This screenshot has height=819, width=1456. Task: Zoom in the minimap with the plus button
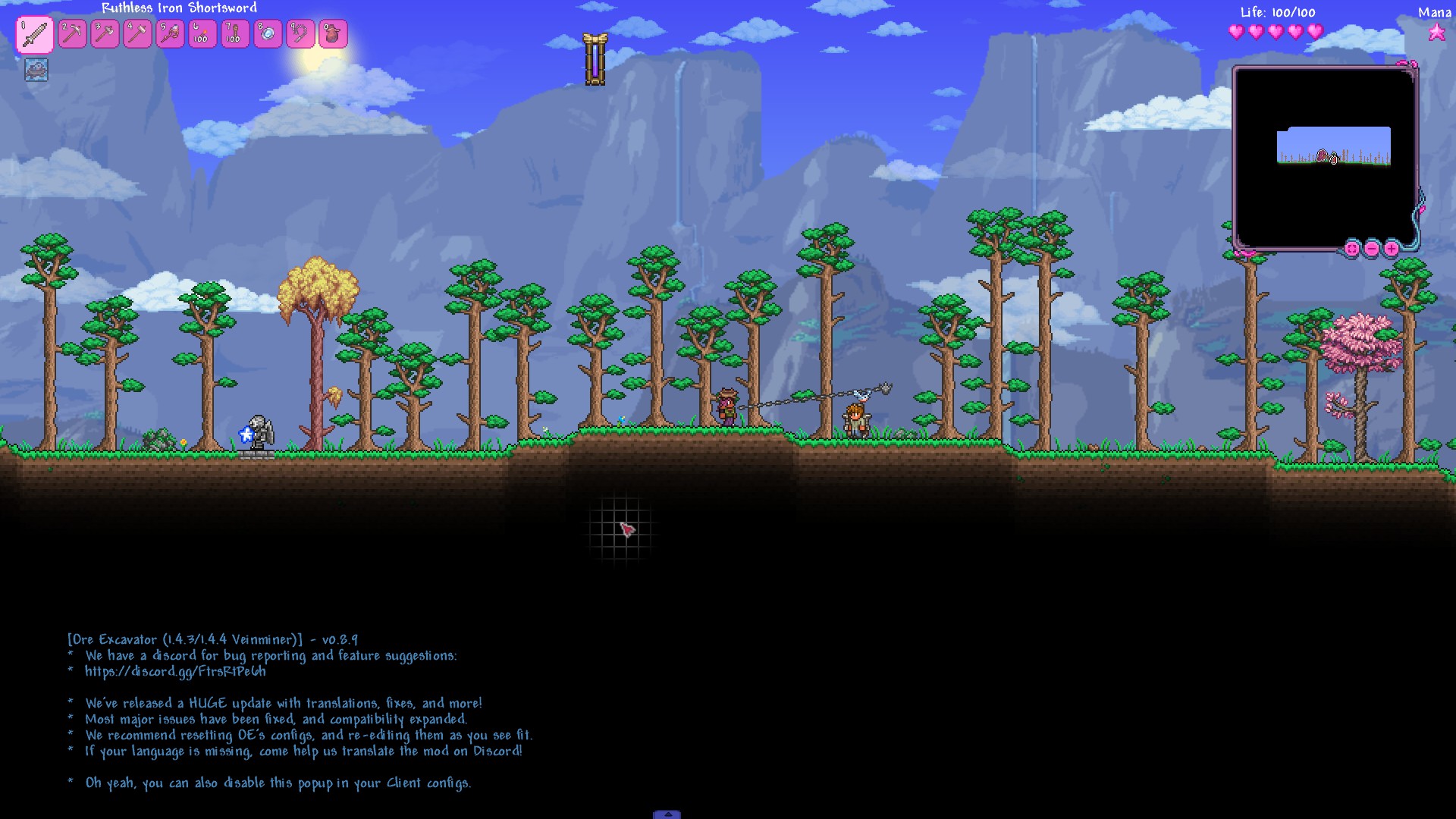[1392, 248]
